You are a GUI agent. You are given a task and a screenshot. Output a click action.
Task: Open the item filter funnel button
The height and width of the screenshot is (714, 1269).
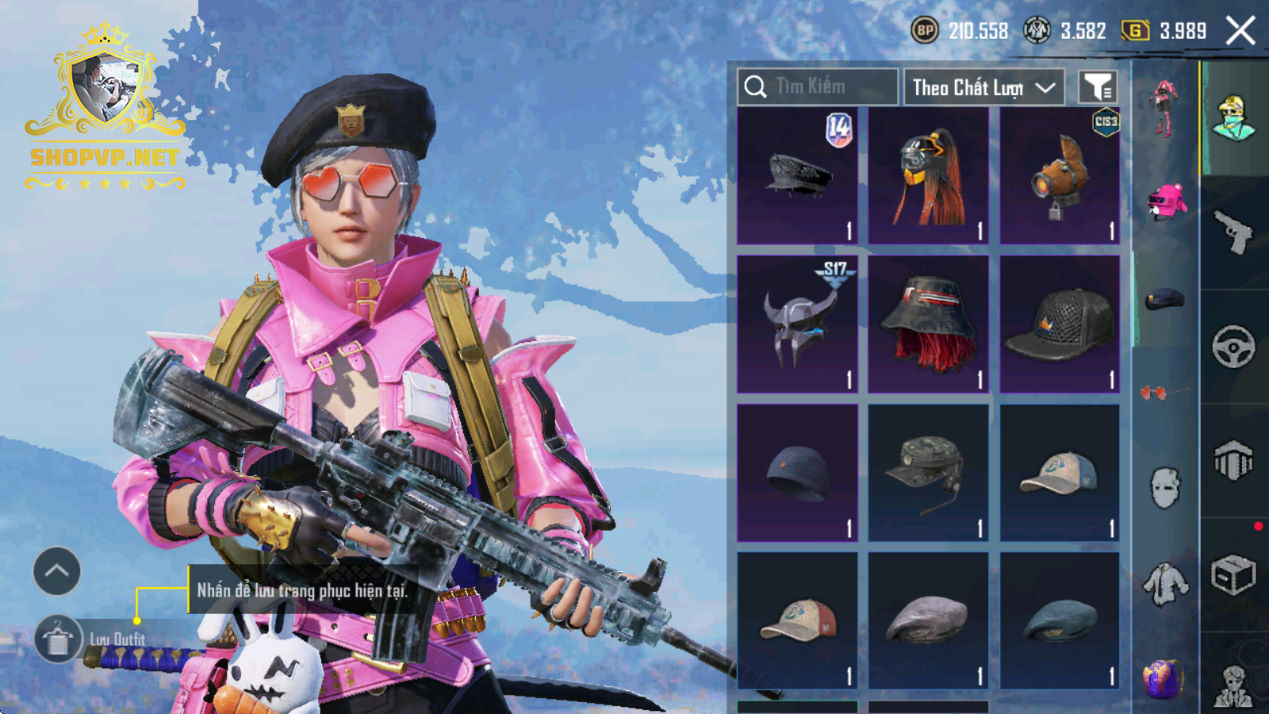[x=1097, y=88]
